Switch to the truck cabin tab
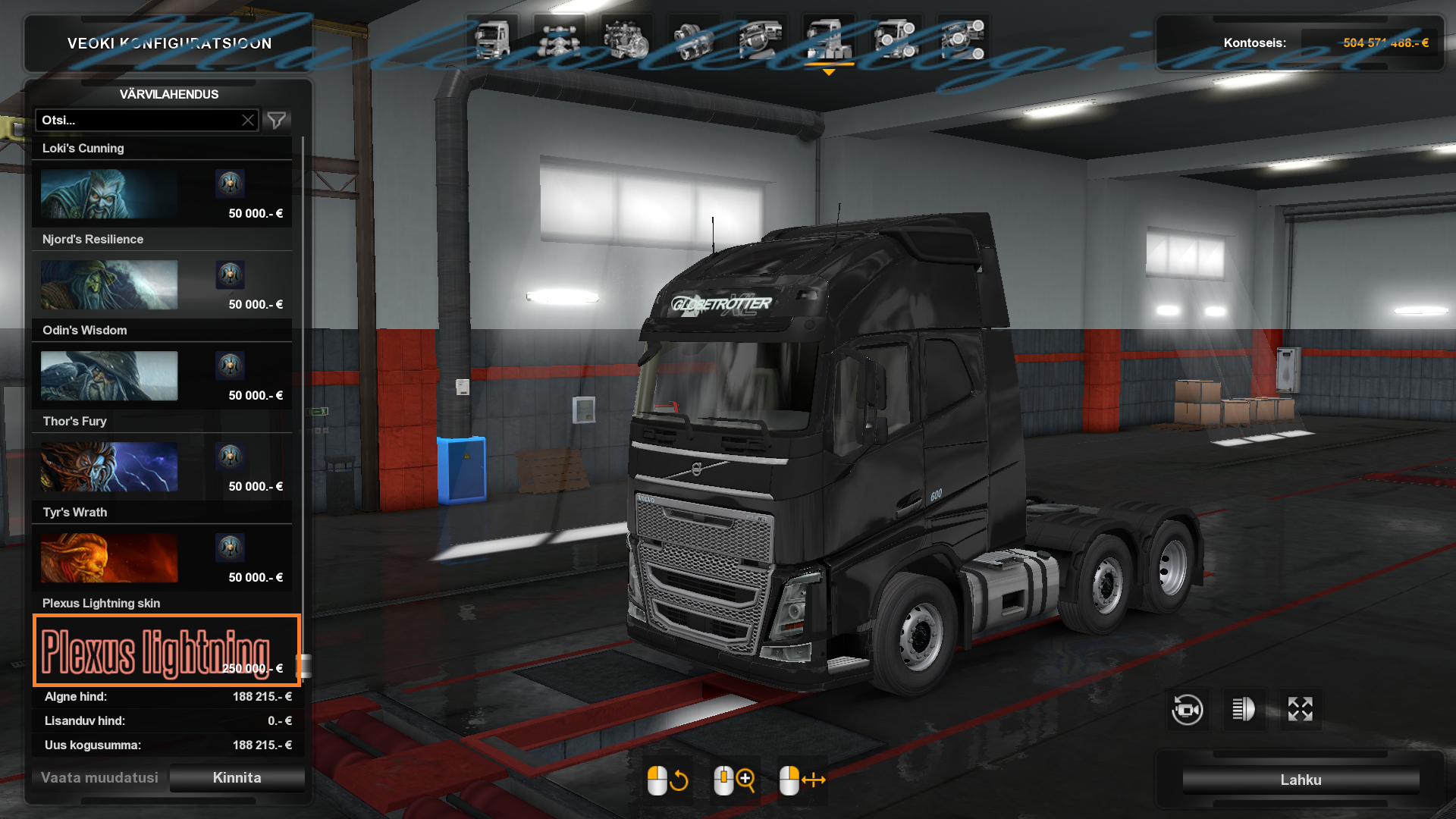This screenshot has height=819, width=1456. coord(492,39)
